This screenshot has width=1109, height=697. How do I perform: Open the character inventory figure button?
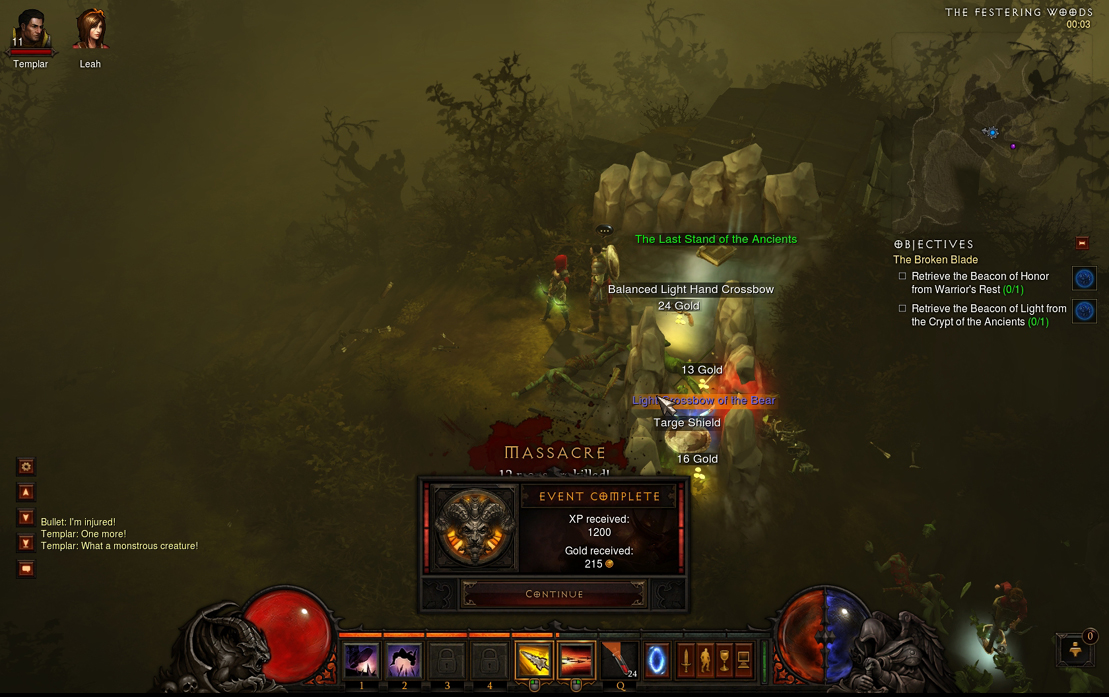[x=705, y=660]
